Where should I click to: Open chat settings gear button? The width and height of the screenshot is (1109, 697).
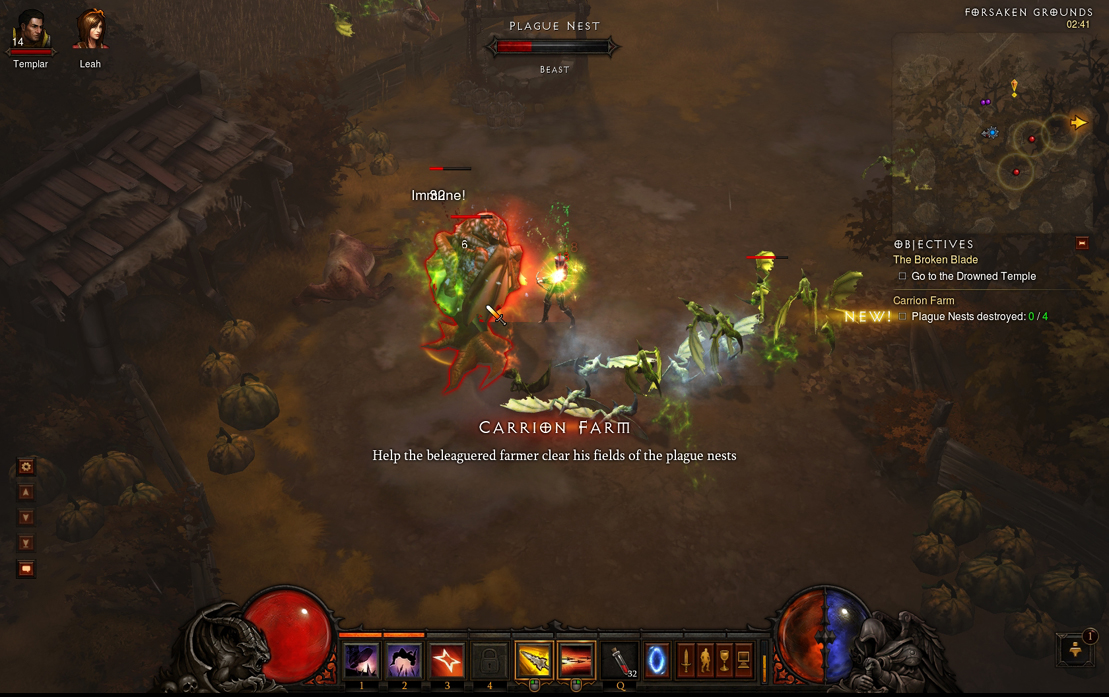[x=26, y=466]
